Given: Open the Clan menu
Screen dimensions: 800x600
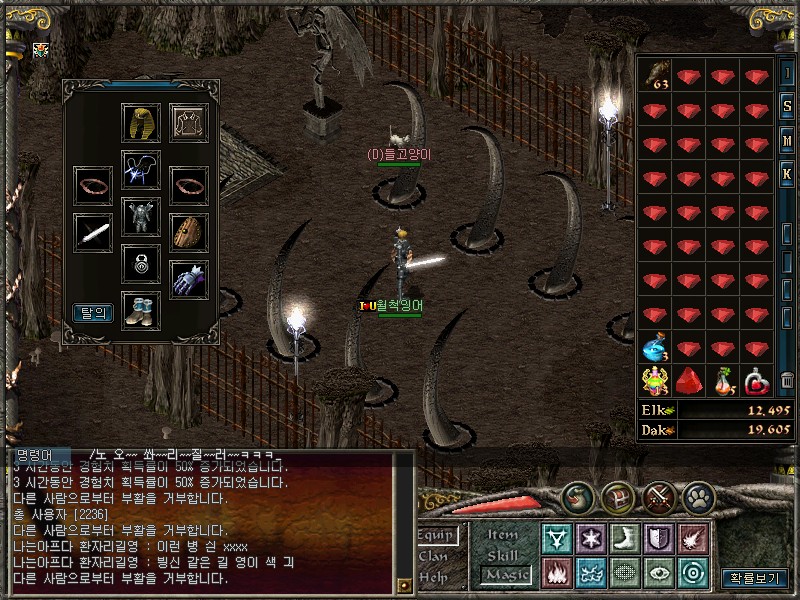Looking at the screenshot, I should 434,556.
